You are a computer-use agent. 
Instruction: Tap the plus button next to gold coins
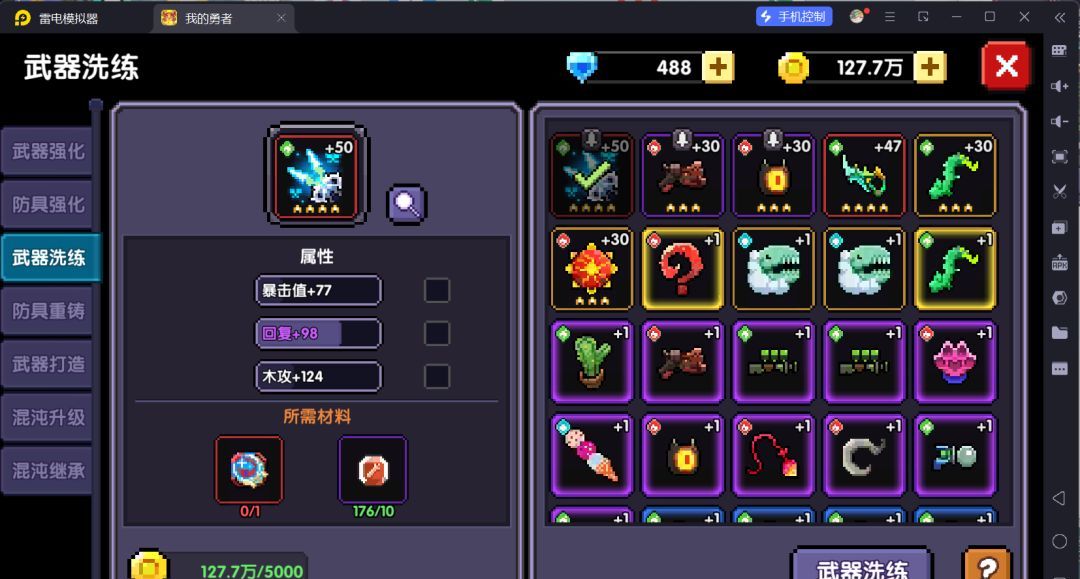click(929, 67)
